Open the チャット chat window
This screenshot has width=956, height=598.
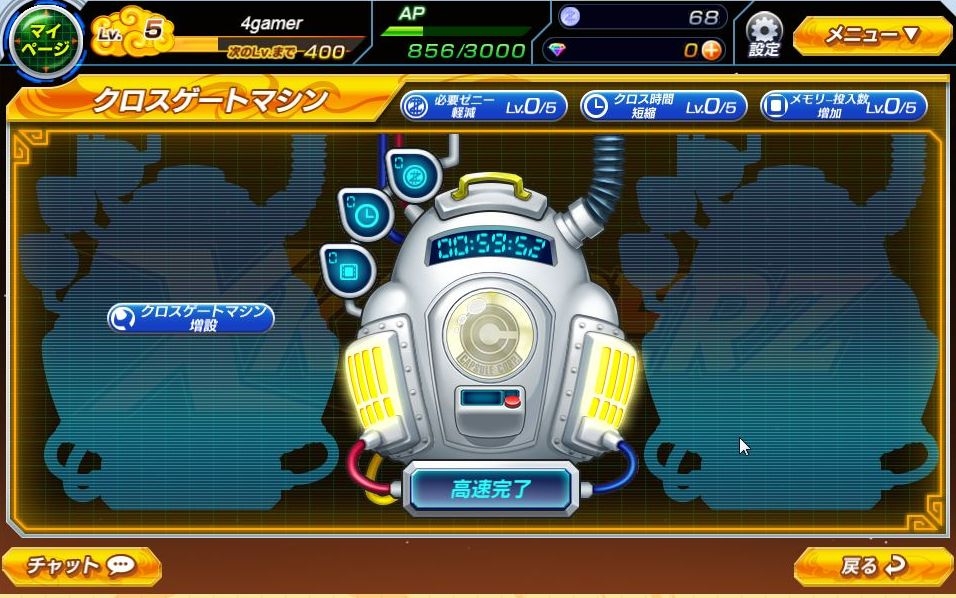tap(81, 566)
